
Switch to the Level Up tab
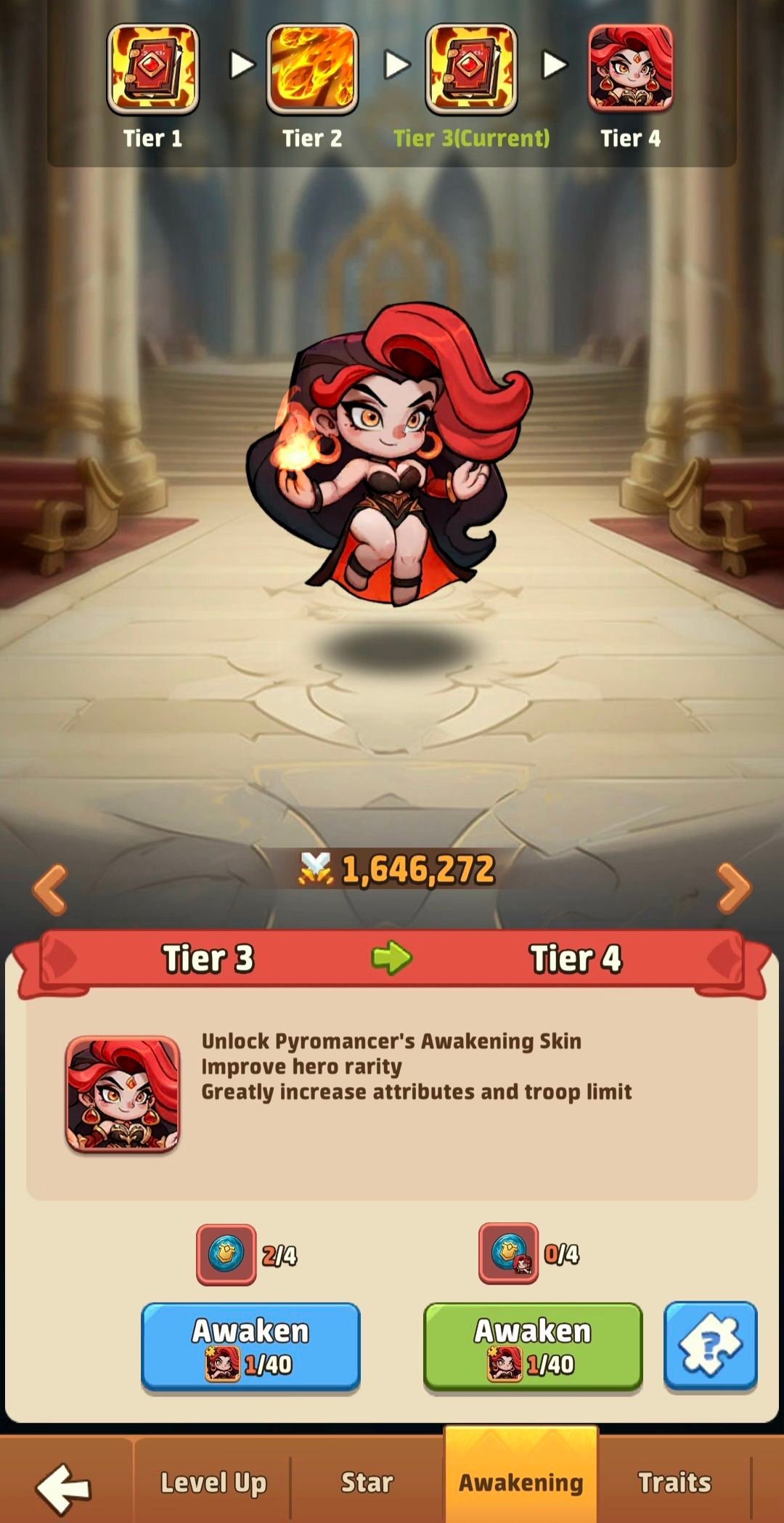point(213,1482)
